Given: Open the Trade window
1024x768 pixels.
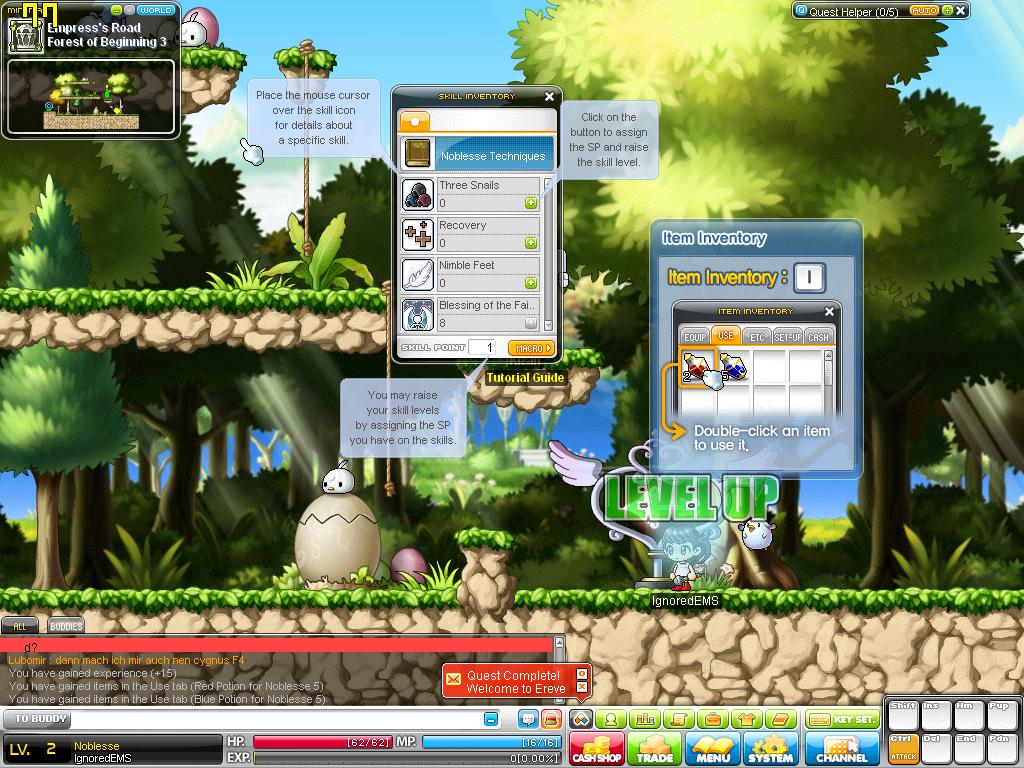Looking at the screenshot, I should click(x=655, y=749).
